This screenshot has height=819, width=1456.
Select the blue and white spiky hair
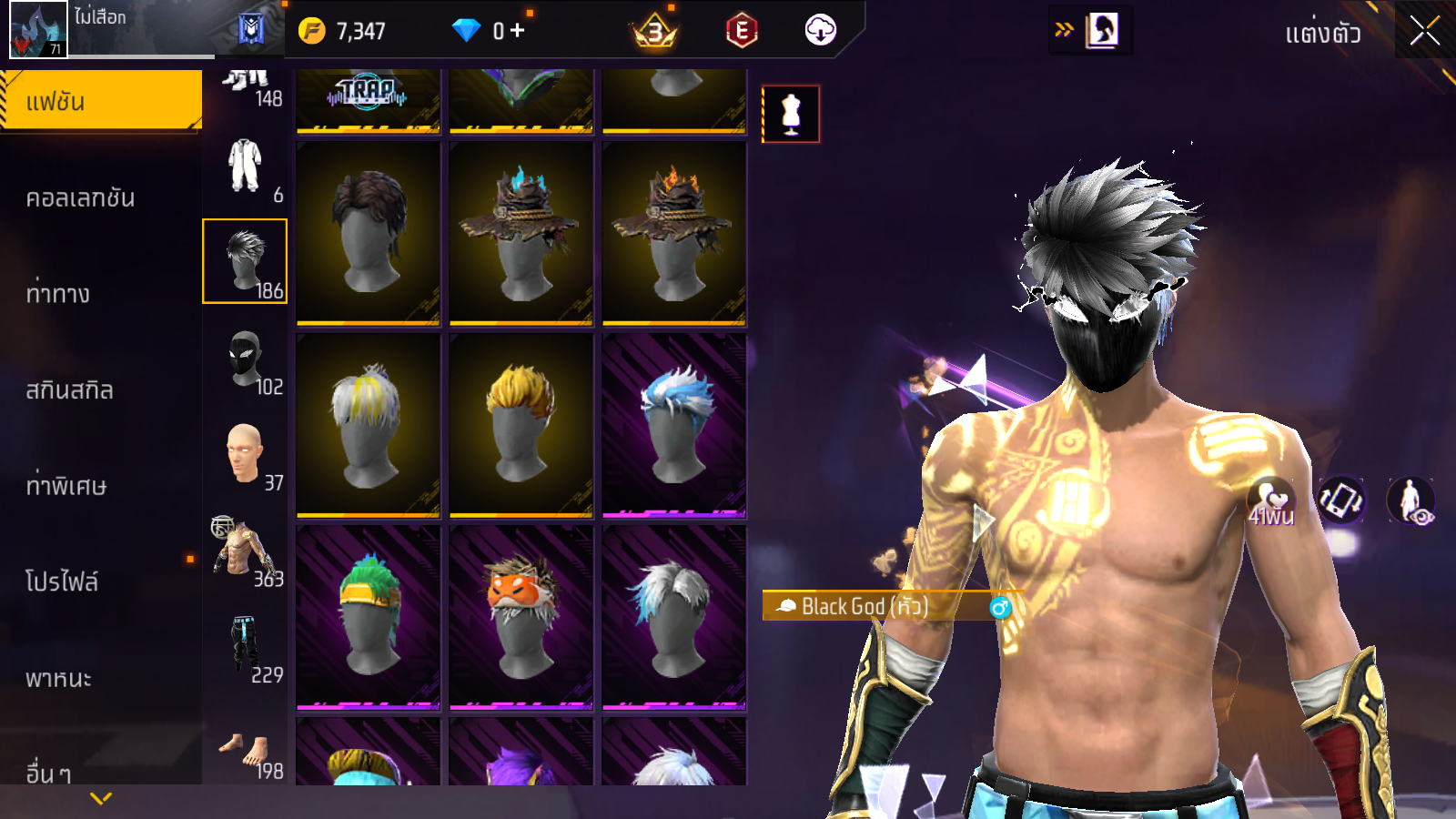click(x=673, y=425)
